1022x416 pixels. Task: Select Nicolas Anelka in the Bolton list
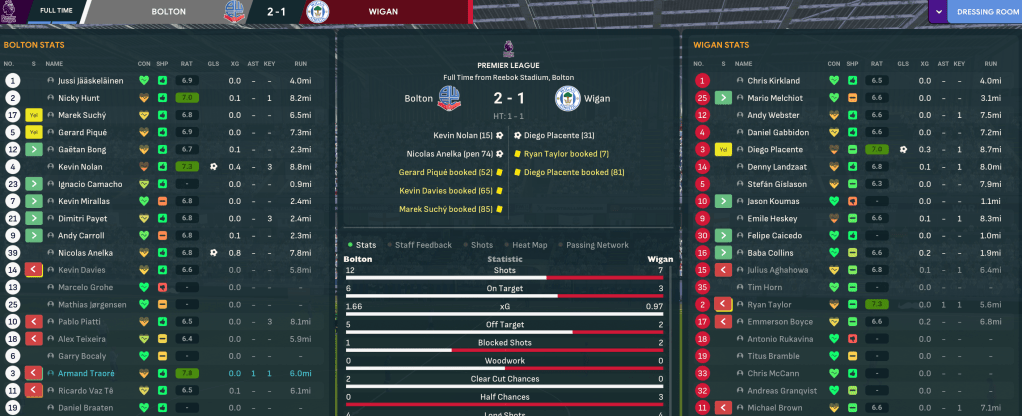[86, 253]
